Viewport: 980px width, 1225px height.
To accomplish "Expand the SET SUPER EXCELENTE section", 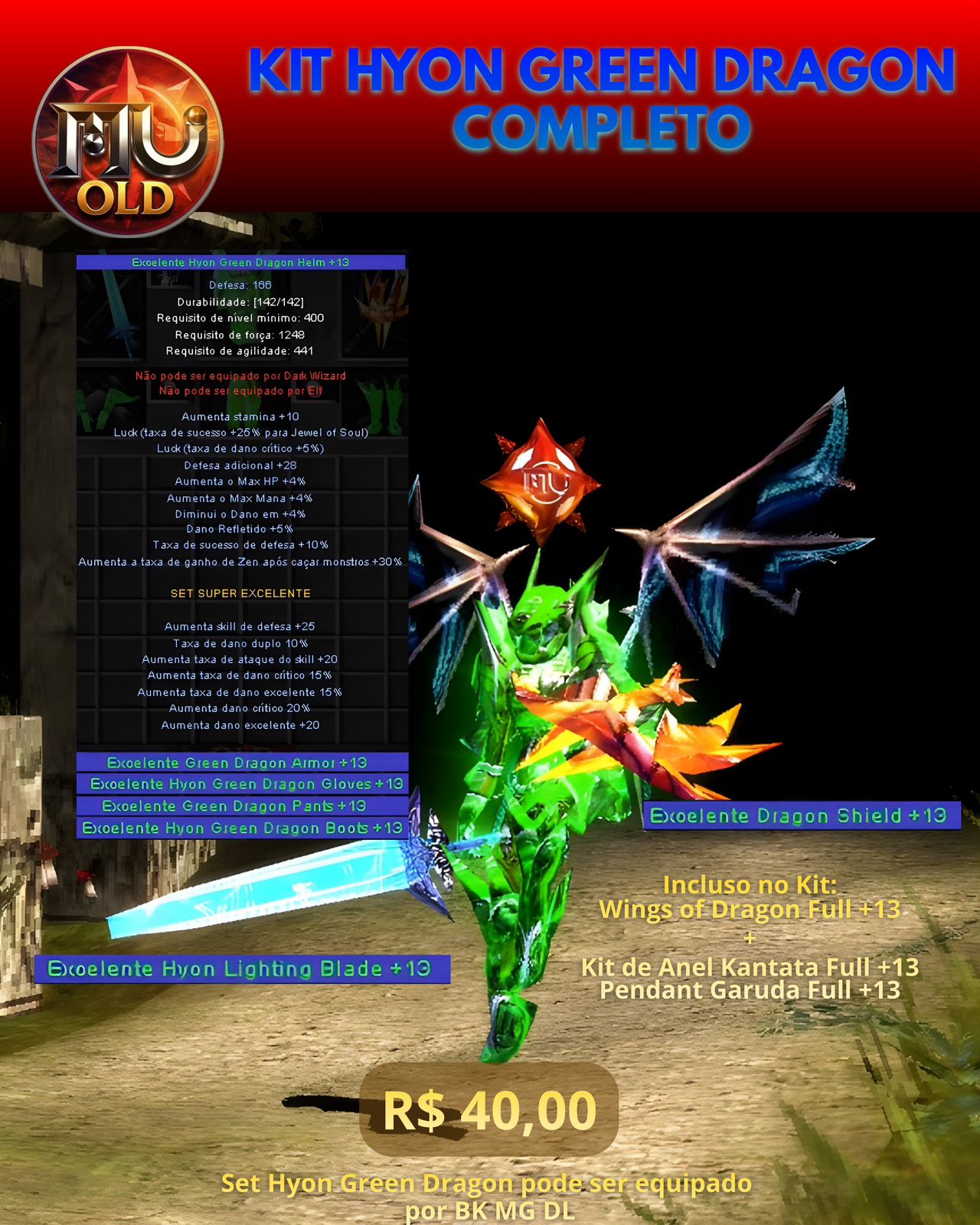I will 241,592.
